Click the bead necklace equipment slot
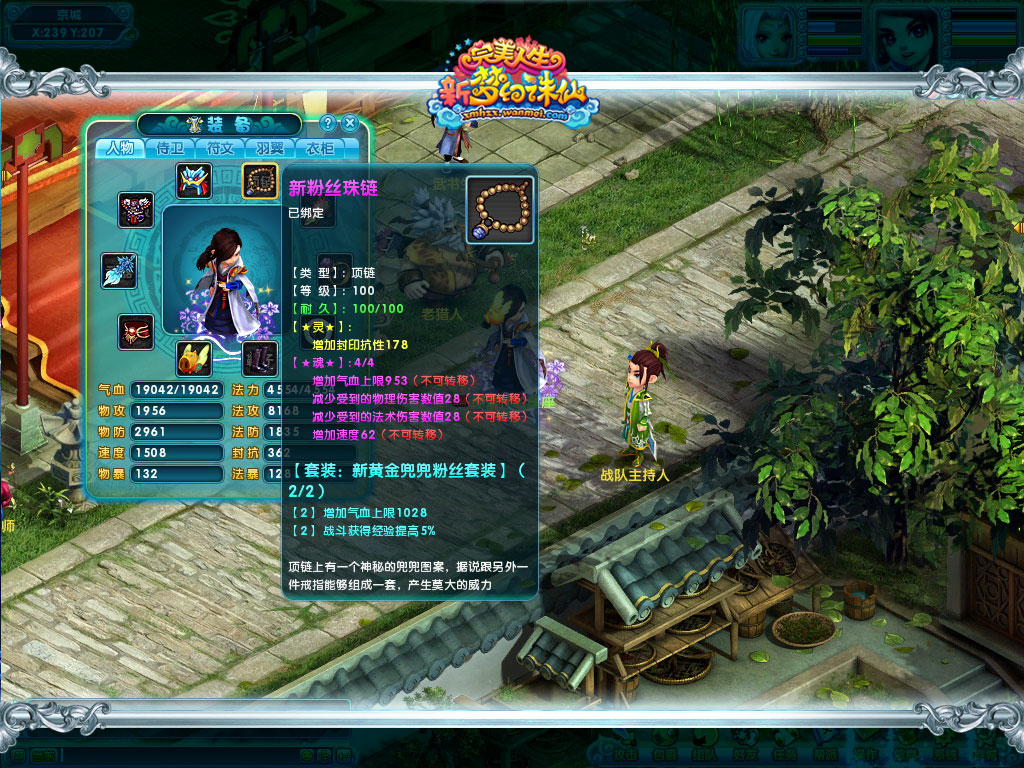The width and height of the screenshot is (1024, 768). point(260,180)
